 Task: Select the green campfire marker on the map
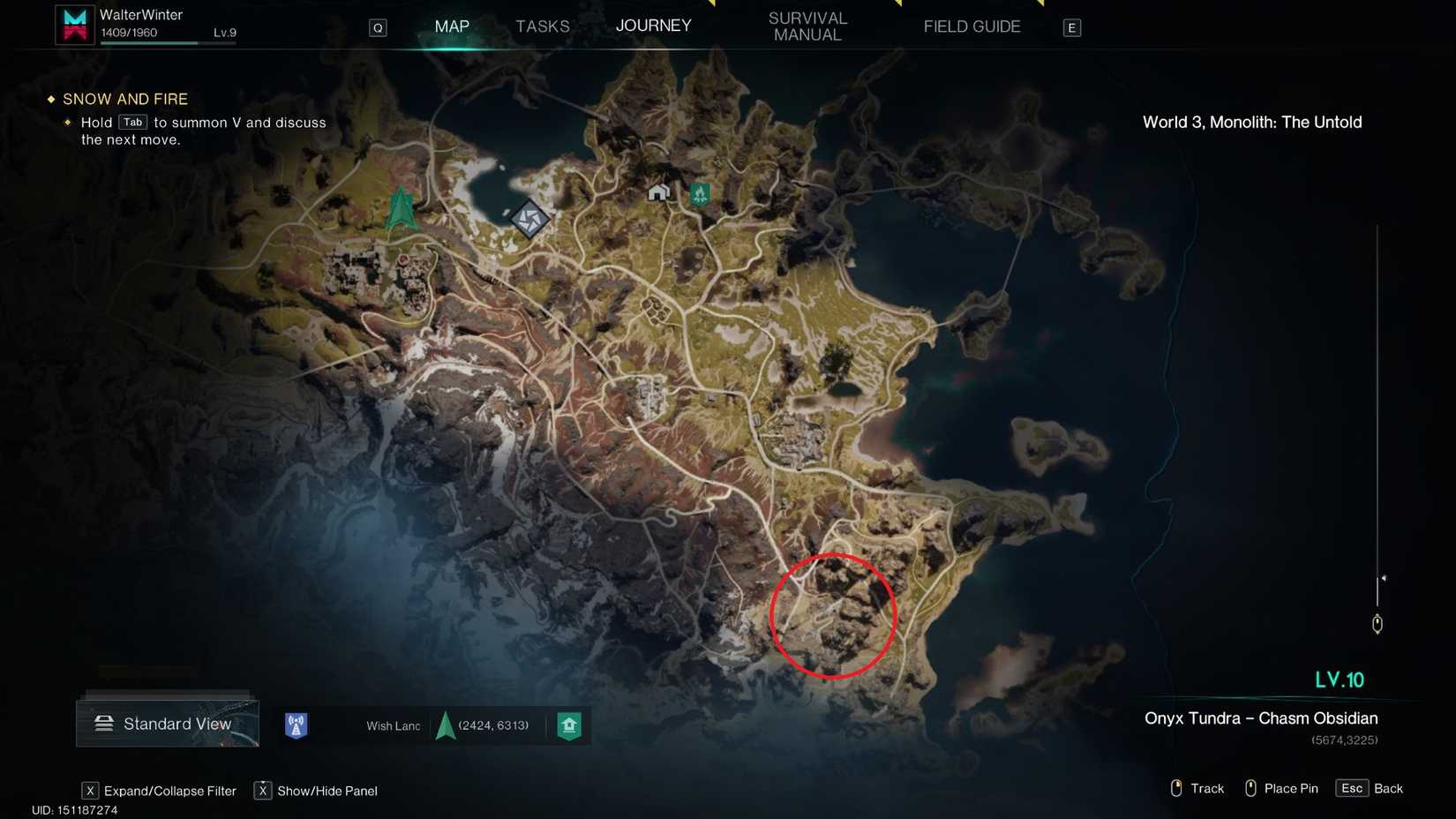[699, 193]
